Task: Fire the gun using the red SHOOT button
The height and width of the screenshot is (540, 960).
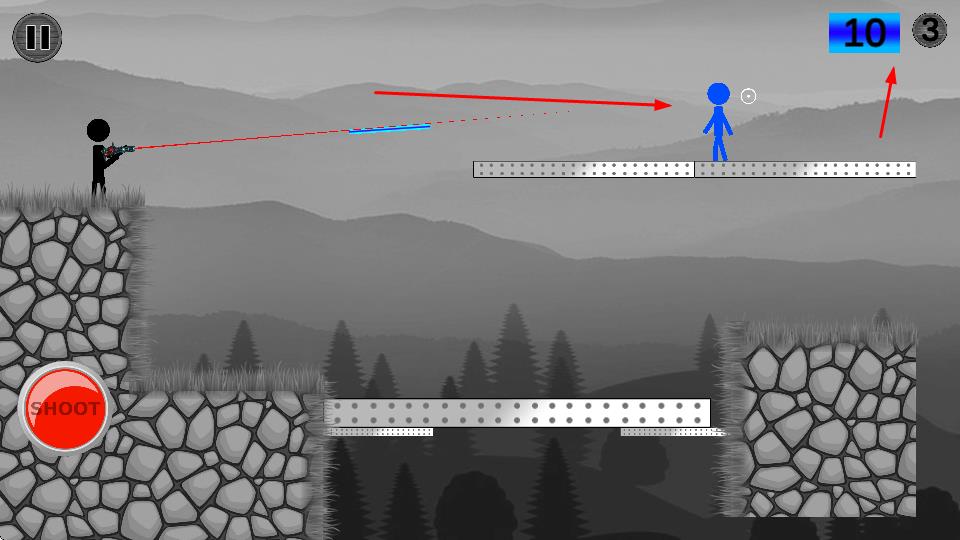Action: [65, 408]
